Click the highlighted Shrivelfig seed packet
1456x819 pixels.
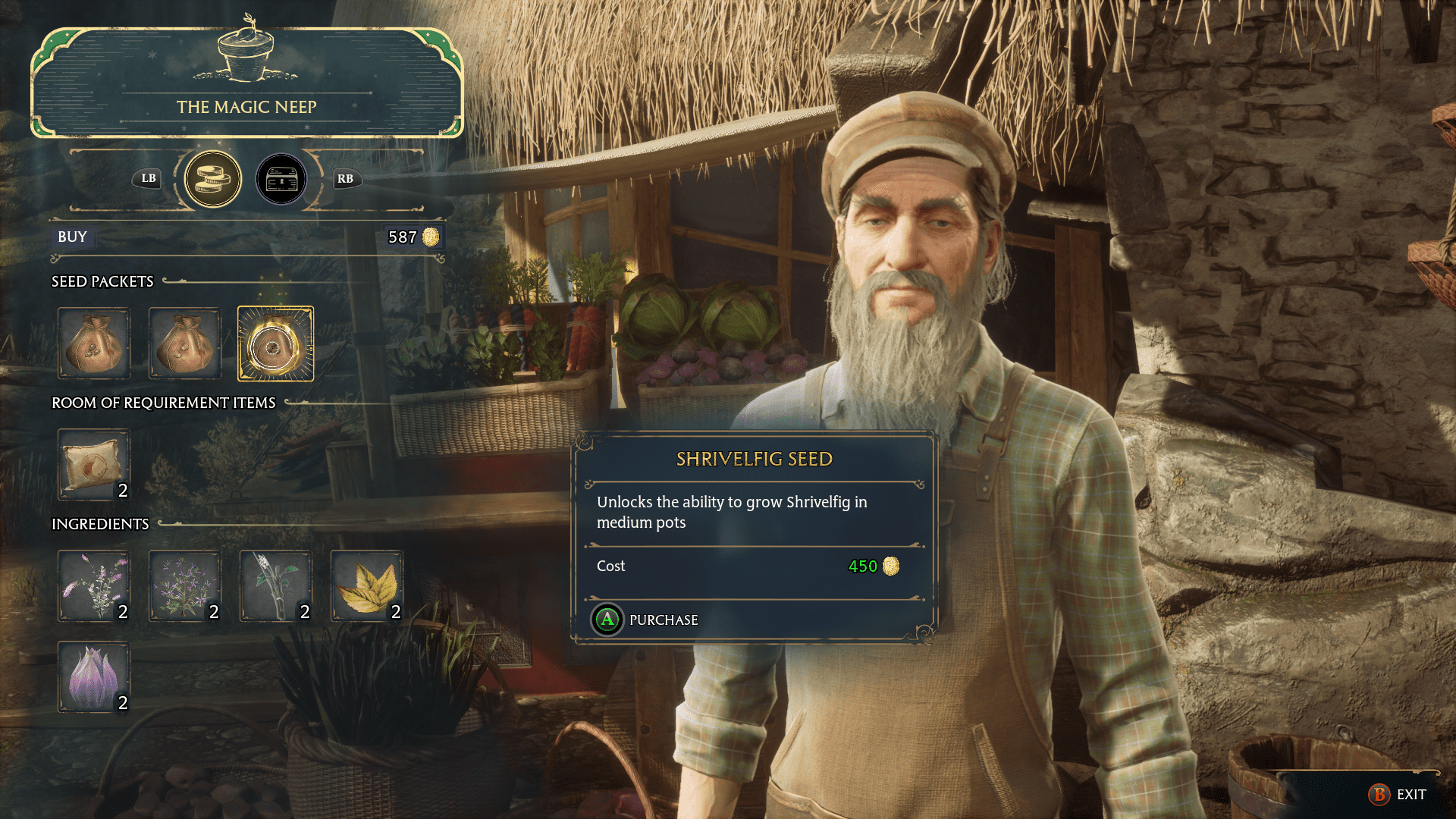coord(275,344)
